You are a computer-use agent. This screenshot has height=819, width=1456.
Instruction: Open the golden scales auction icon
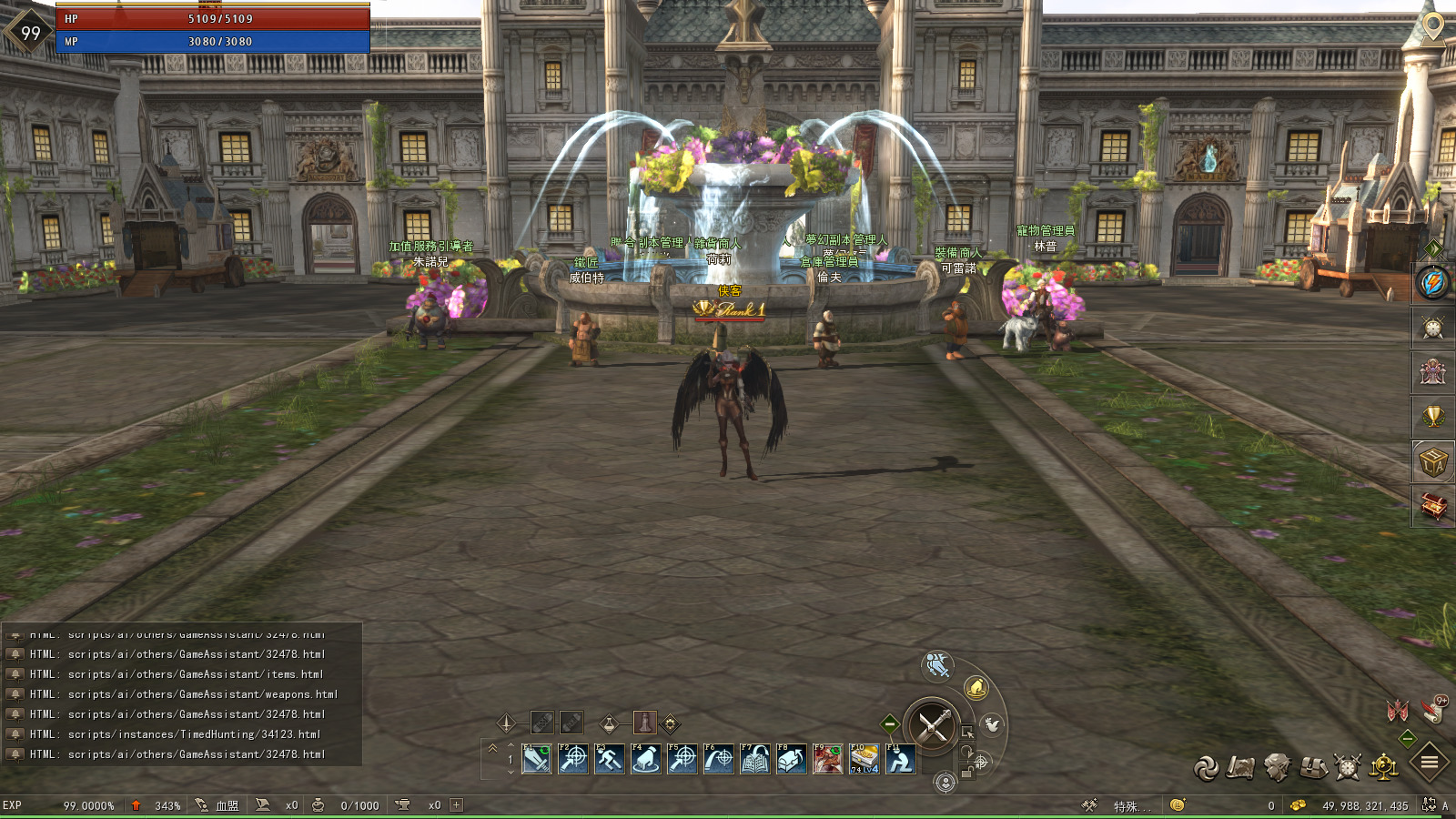[x=1384, y=768]
